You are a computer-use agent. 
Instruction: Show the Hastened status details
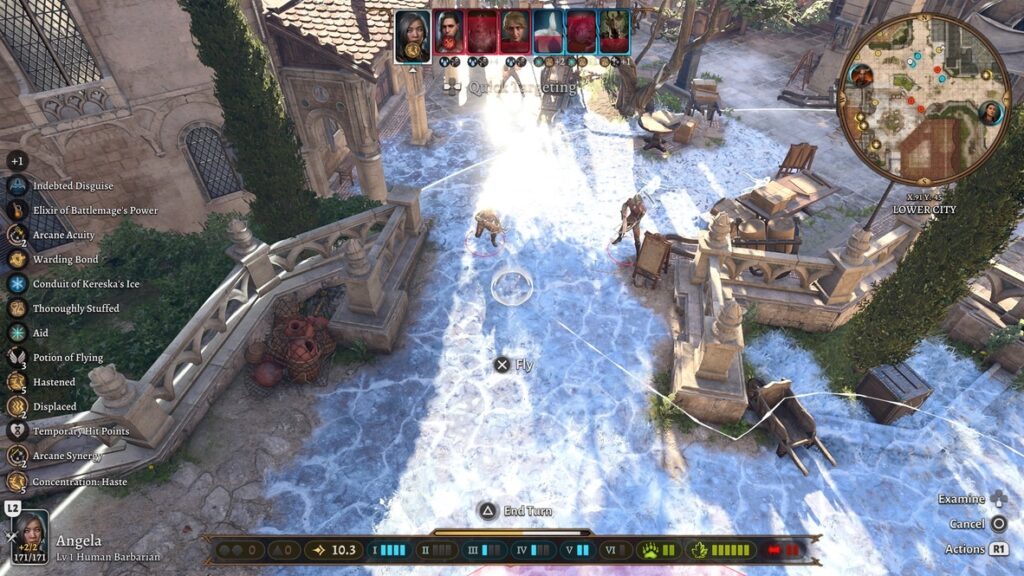[x=18, y=382]
